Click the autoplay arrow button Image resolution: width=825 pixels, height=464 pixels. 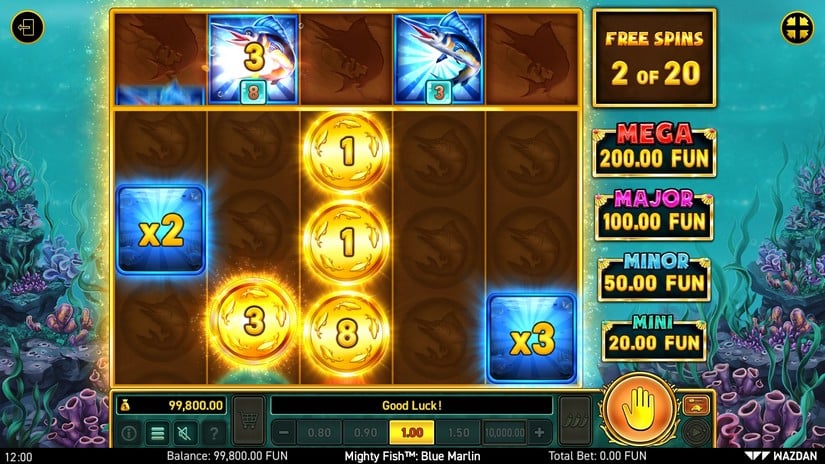[x=696, y=432]
